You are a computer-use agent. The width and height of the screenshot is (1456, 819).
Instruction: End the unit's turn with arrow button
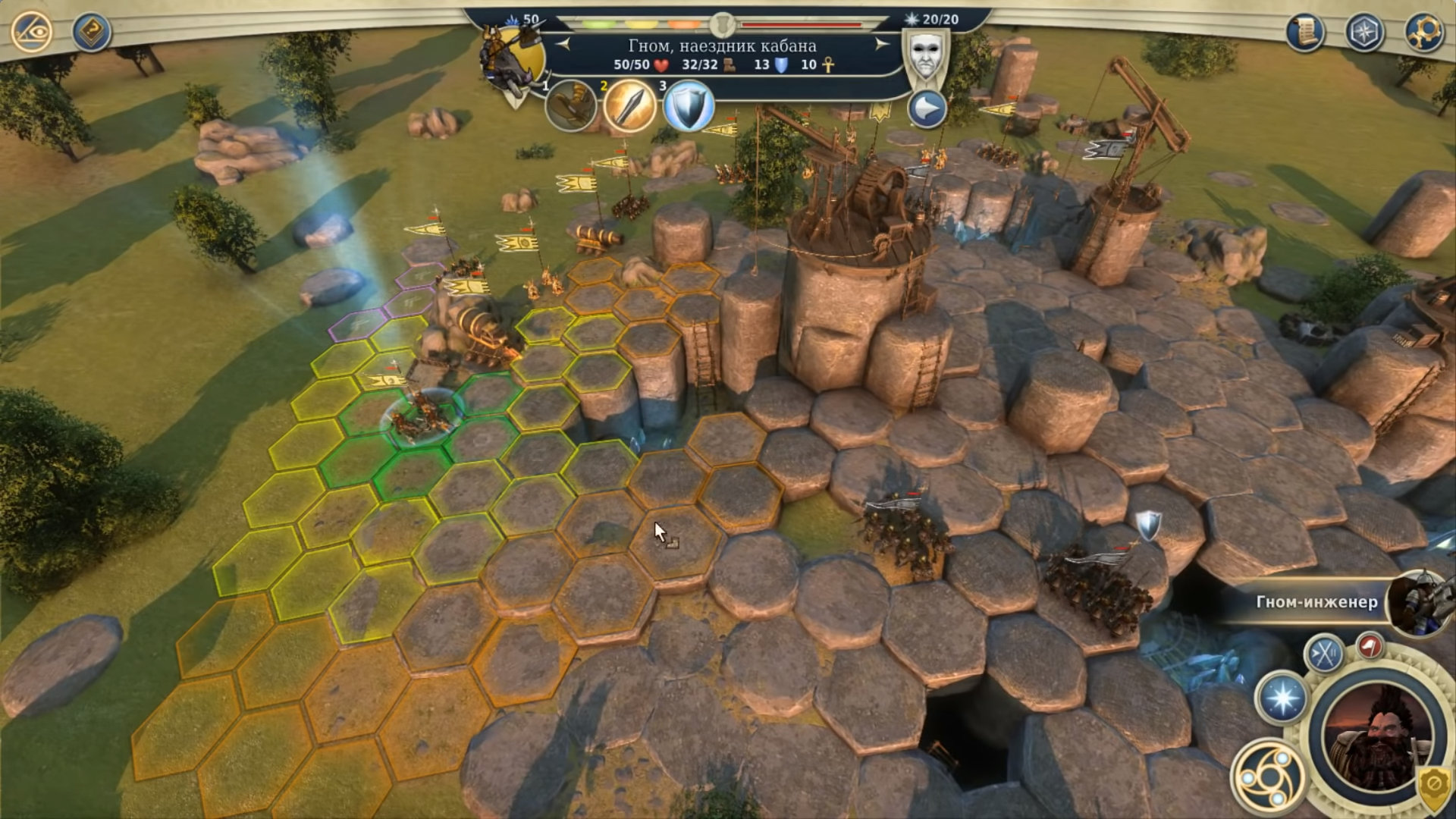pyautogui.click(x=927, y=110)
